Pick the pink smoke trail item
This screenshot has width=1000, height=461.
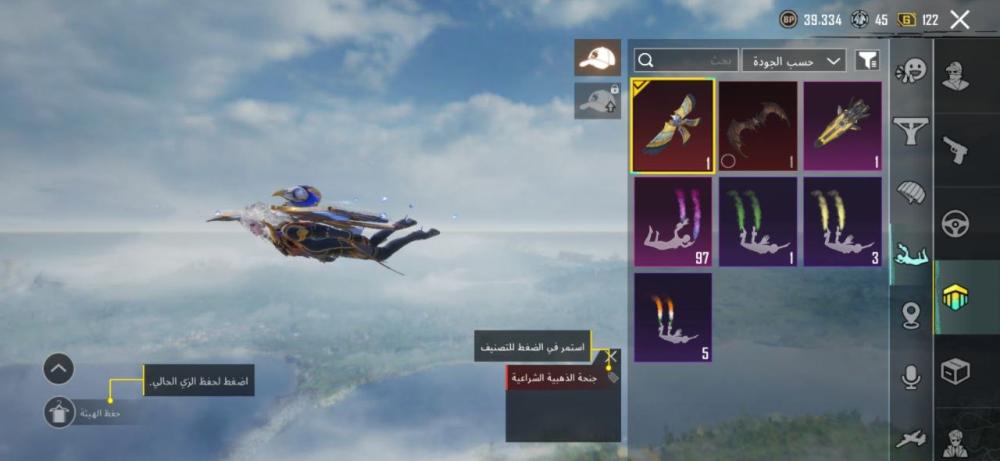[672, 222]
